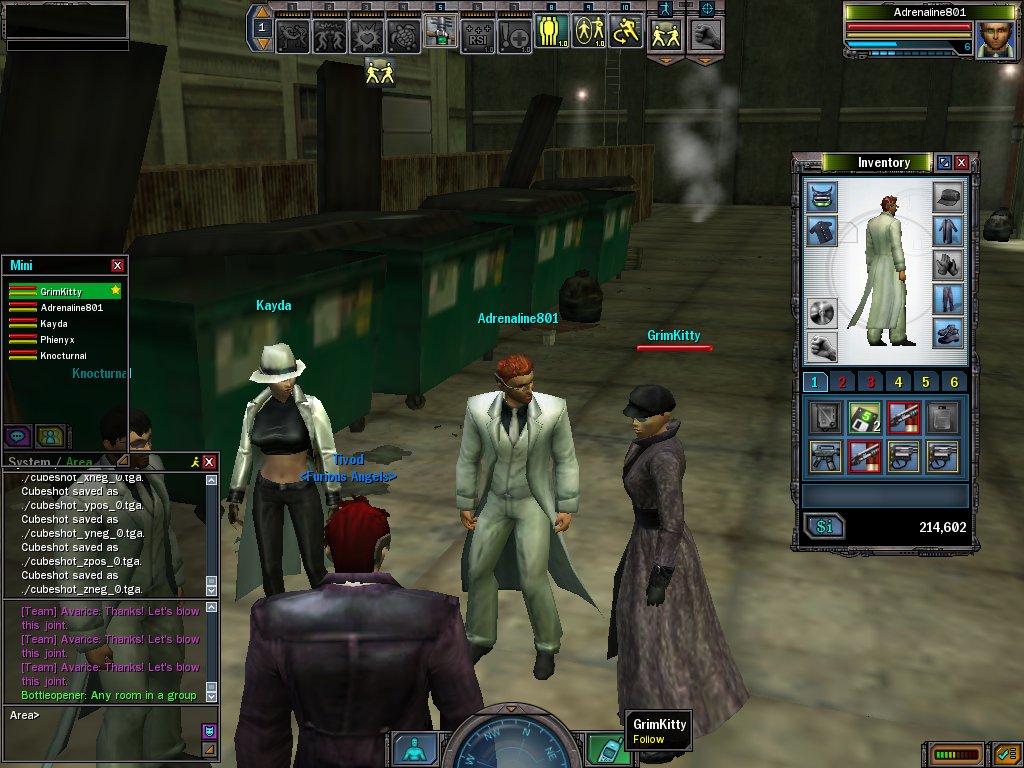Select Kayda in the team list
Screen dimensions: 1024x768
click(x=55, y=324)
